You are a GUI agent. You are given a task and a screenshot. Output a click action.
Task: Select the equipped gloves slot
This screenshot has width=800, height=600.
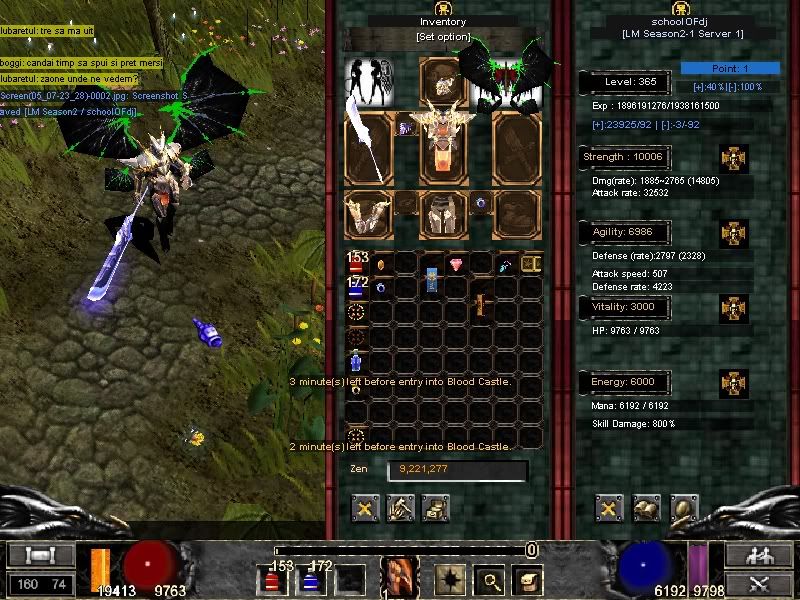(x=368, y=214)
